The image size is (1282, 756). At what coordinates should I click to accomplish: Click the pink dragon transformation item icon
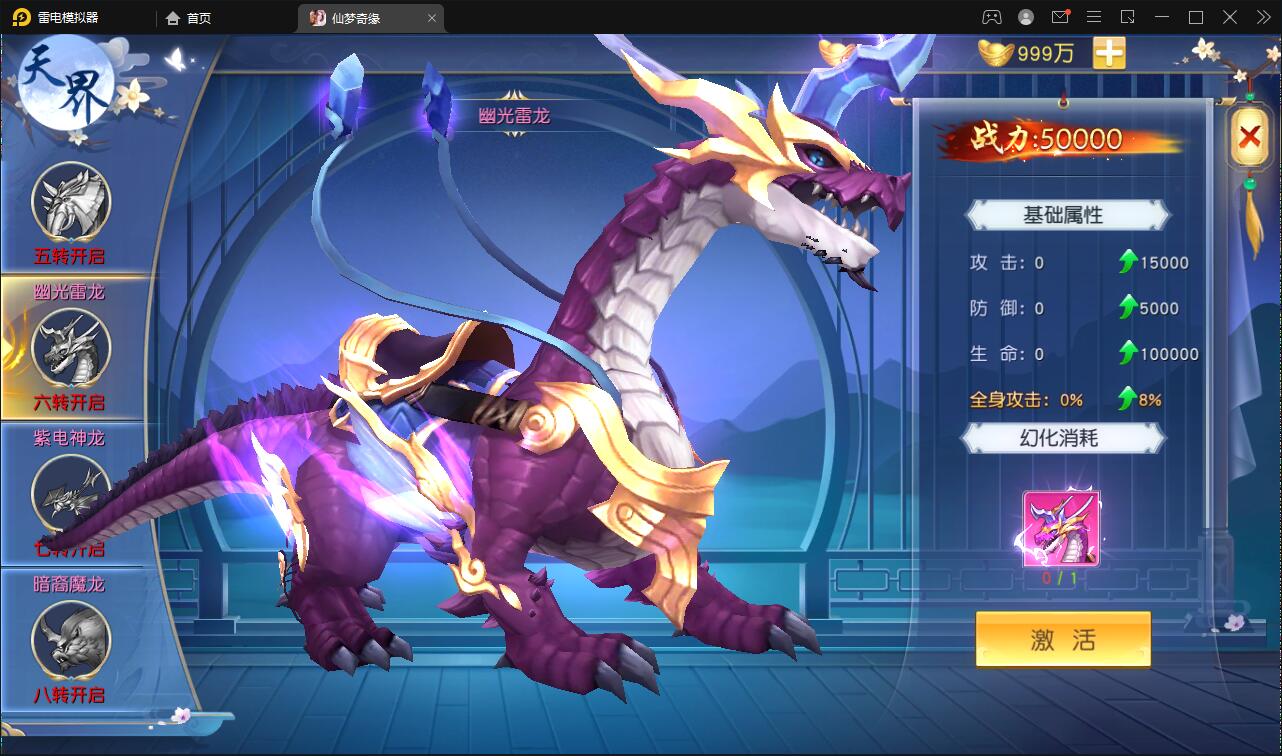[x=1061, y=529]
